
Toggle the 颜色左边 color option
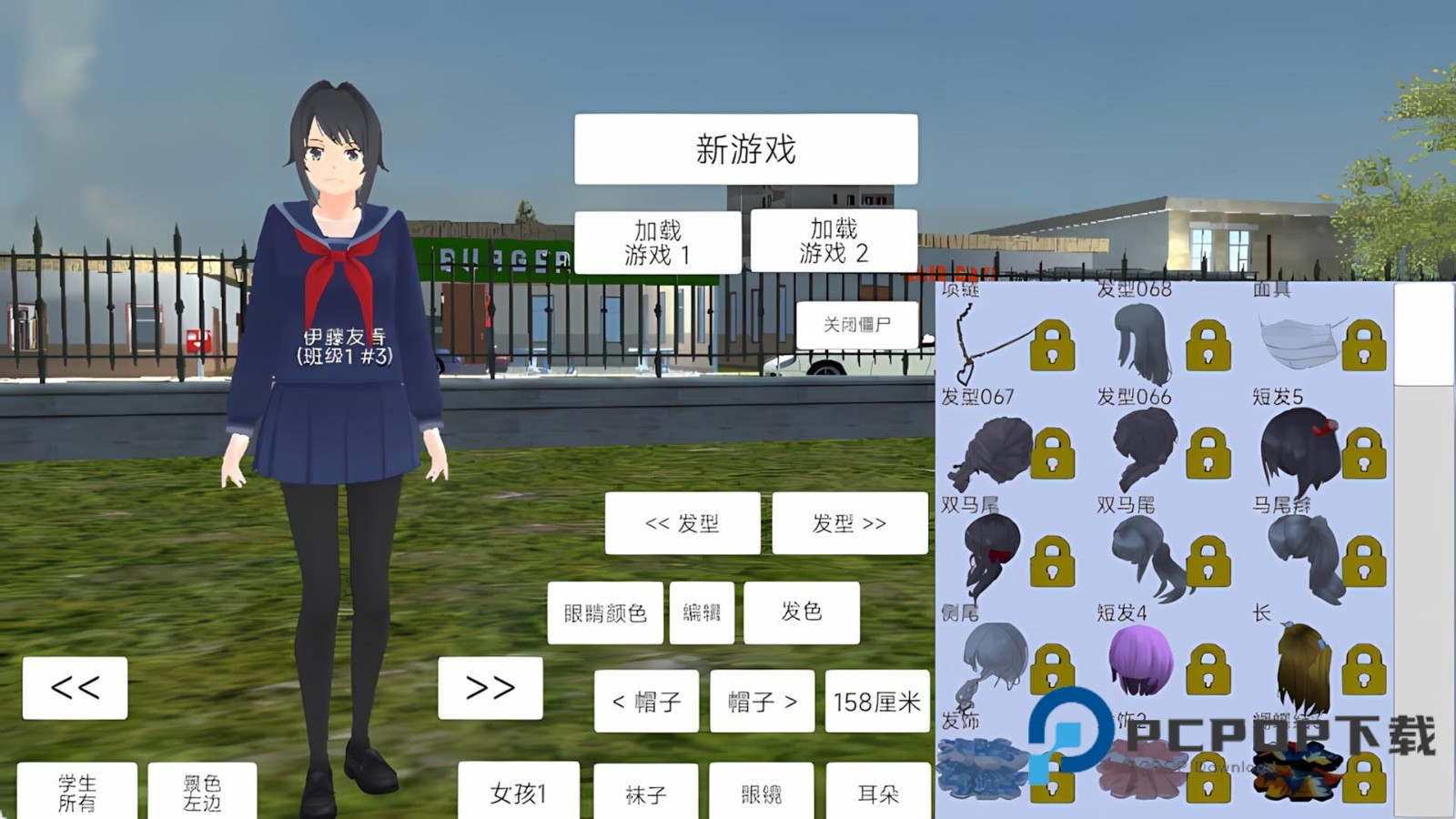[202, 790]
